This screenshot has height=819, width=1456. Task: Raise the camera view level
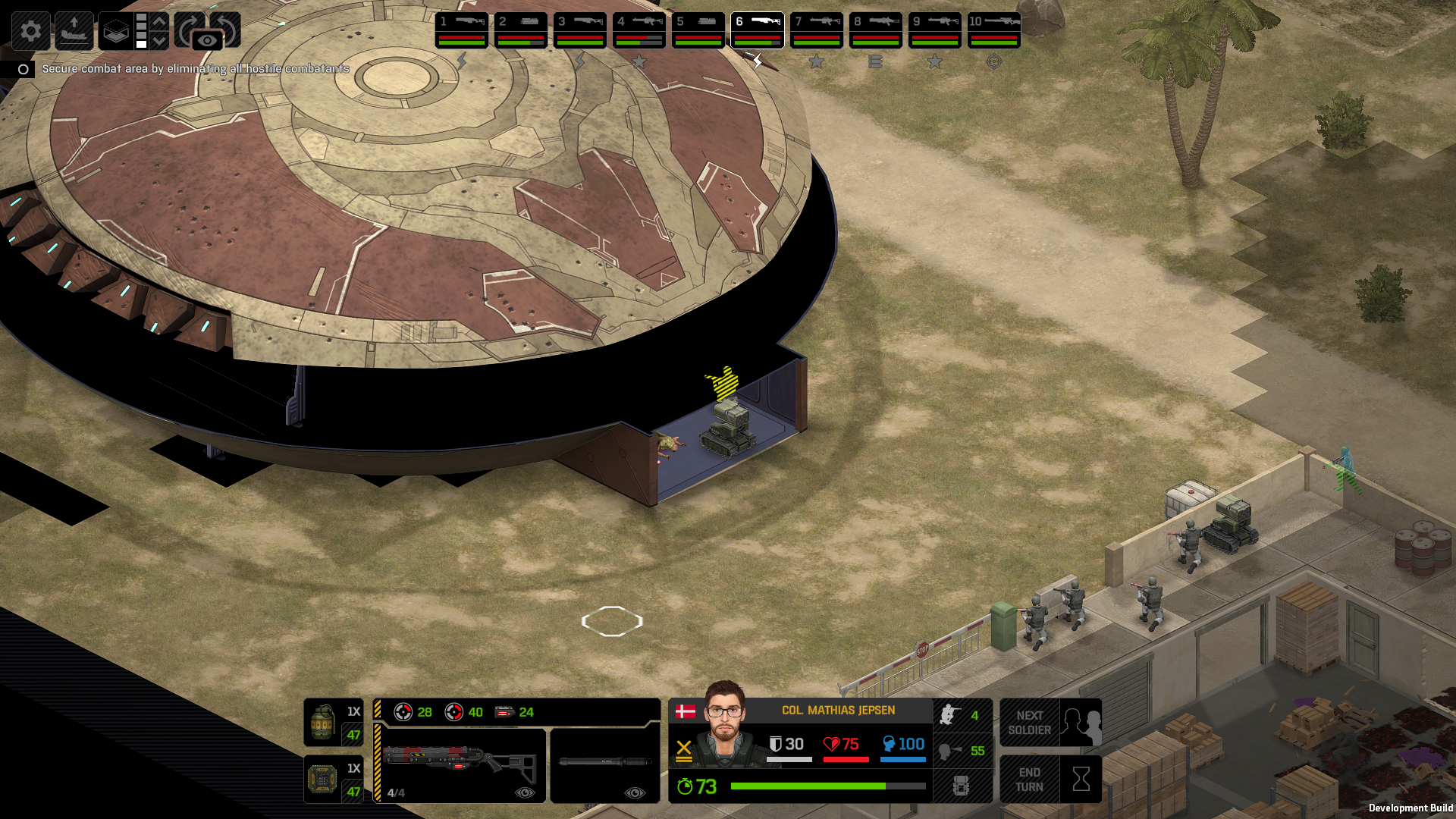(x=159, y=22)
